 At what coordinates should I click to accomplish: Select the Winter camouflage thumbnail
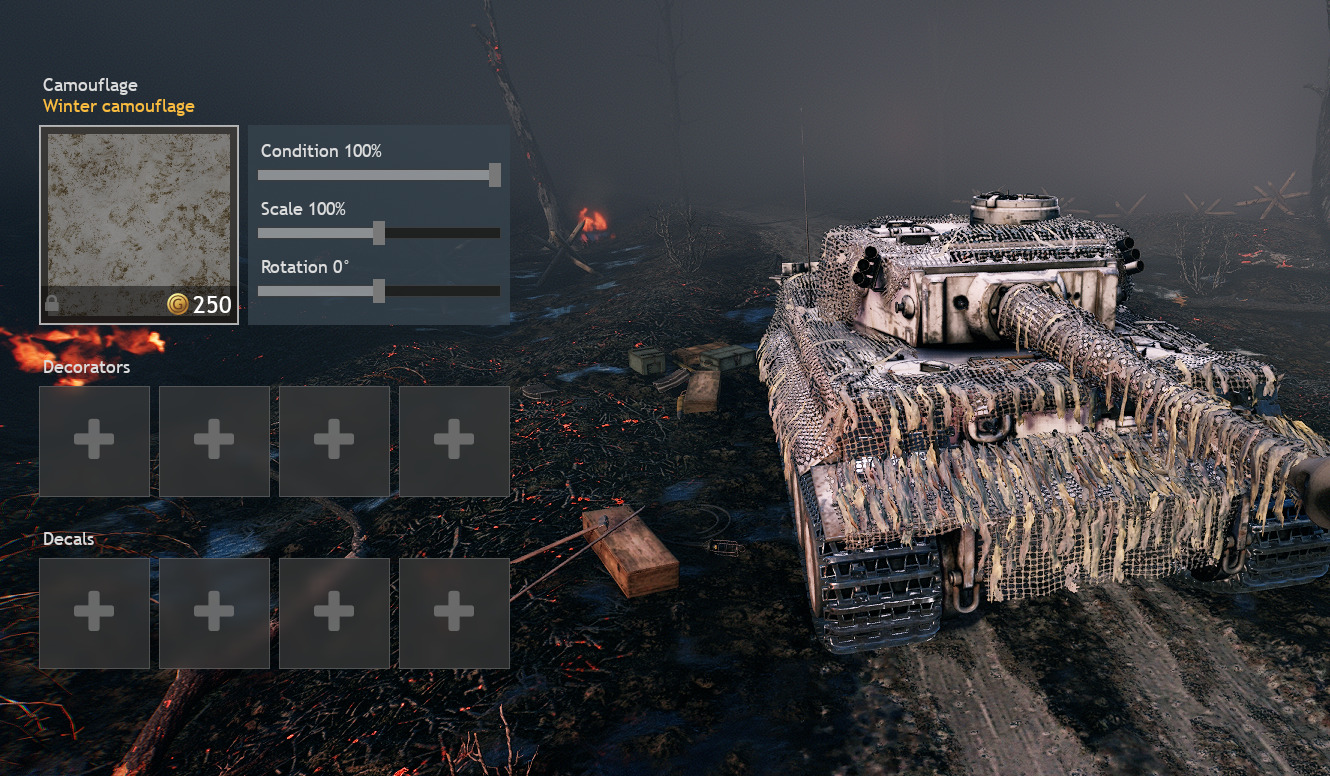tap(139, 210)
